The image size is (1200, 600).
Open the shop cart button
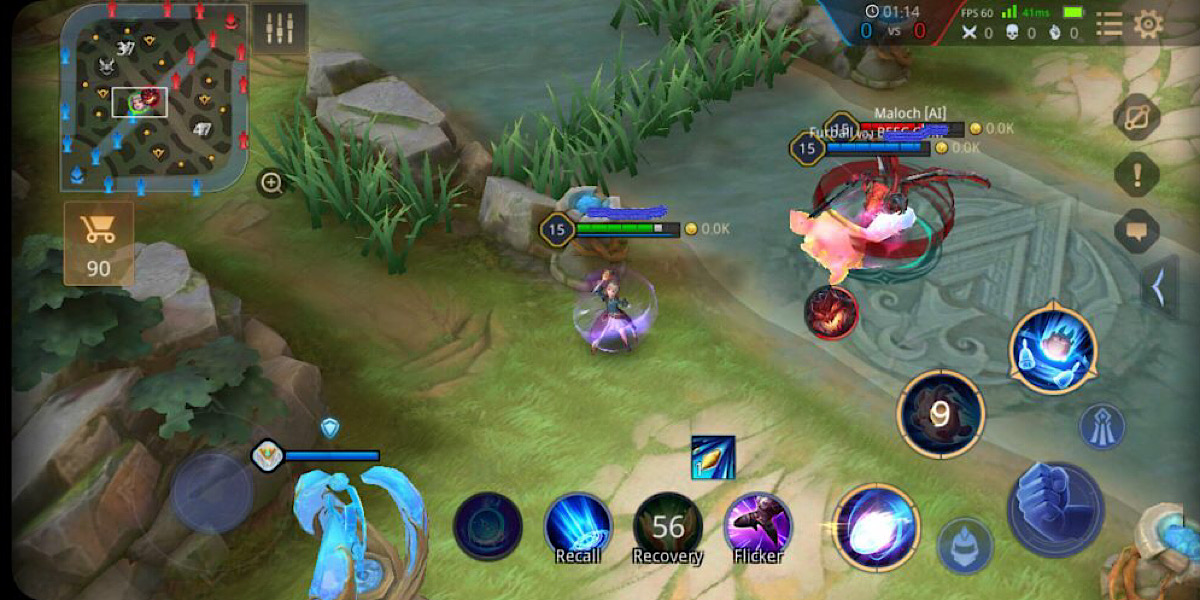click(99, 244)
